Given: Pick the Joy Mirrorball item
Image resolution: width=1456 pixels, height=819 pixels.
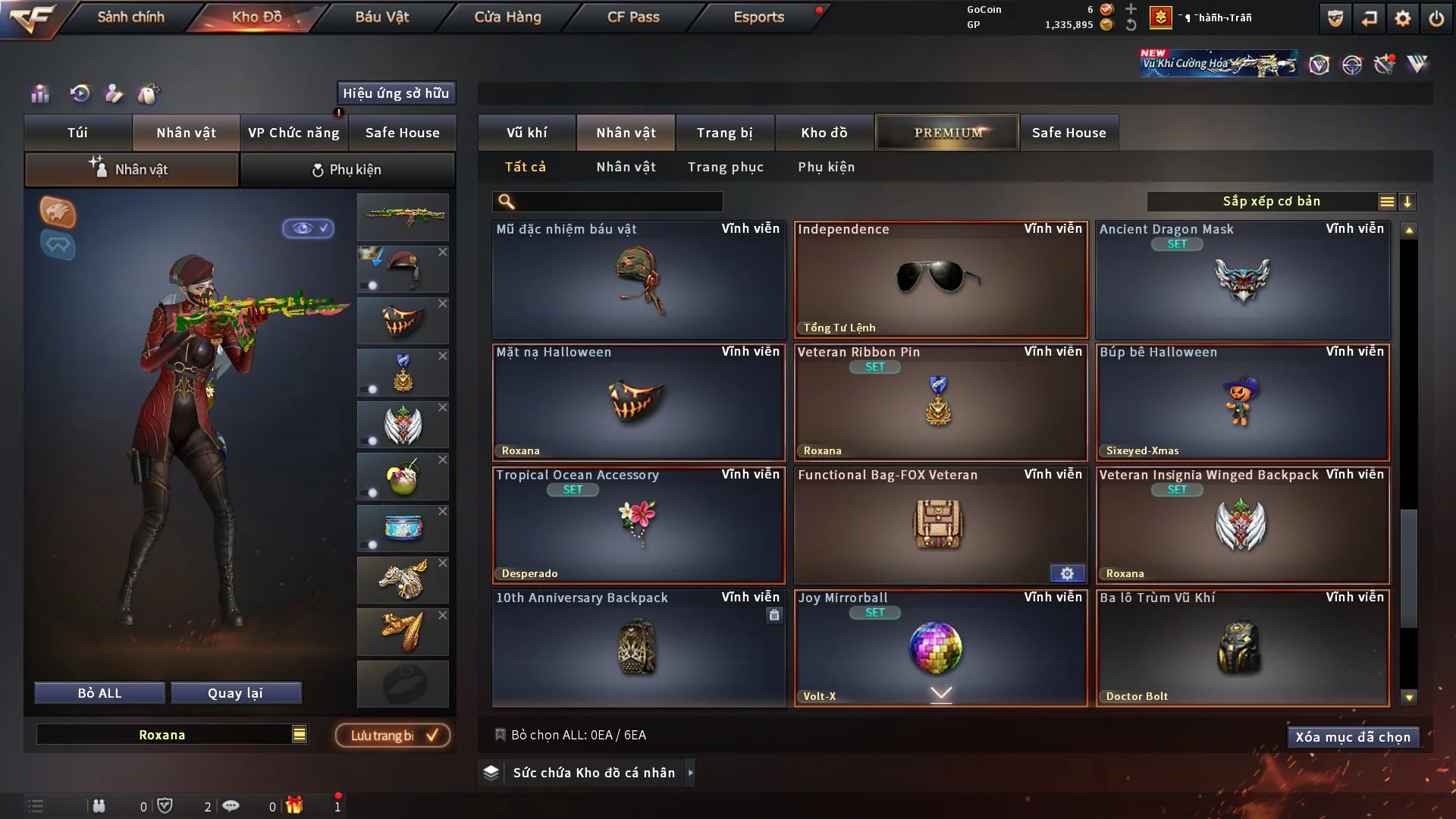Looking at the screenshot, I should [x=940, y=648].
